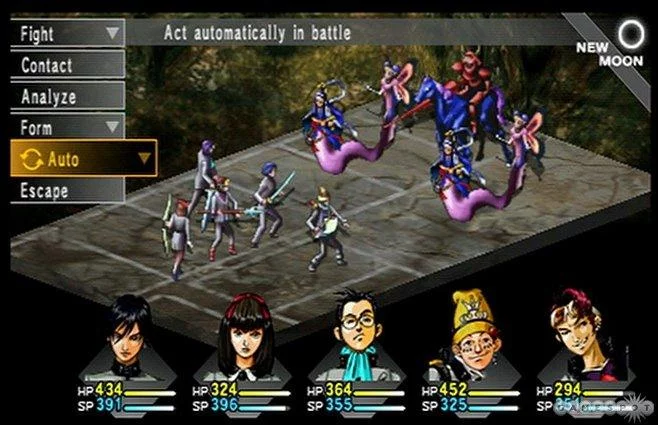Select the Form menu entry
Screen dimensions: 658x425
66,127
